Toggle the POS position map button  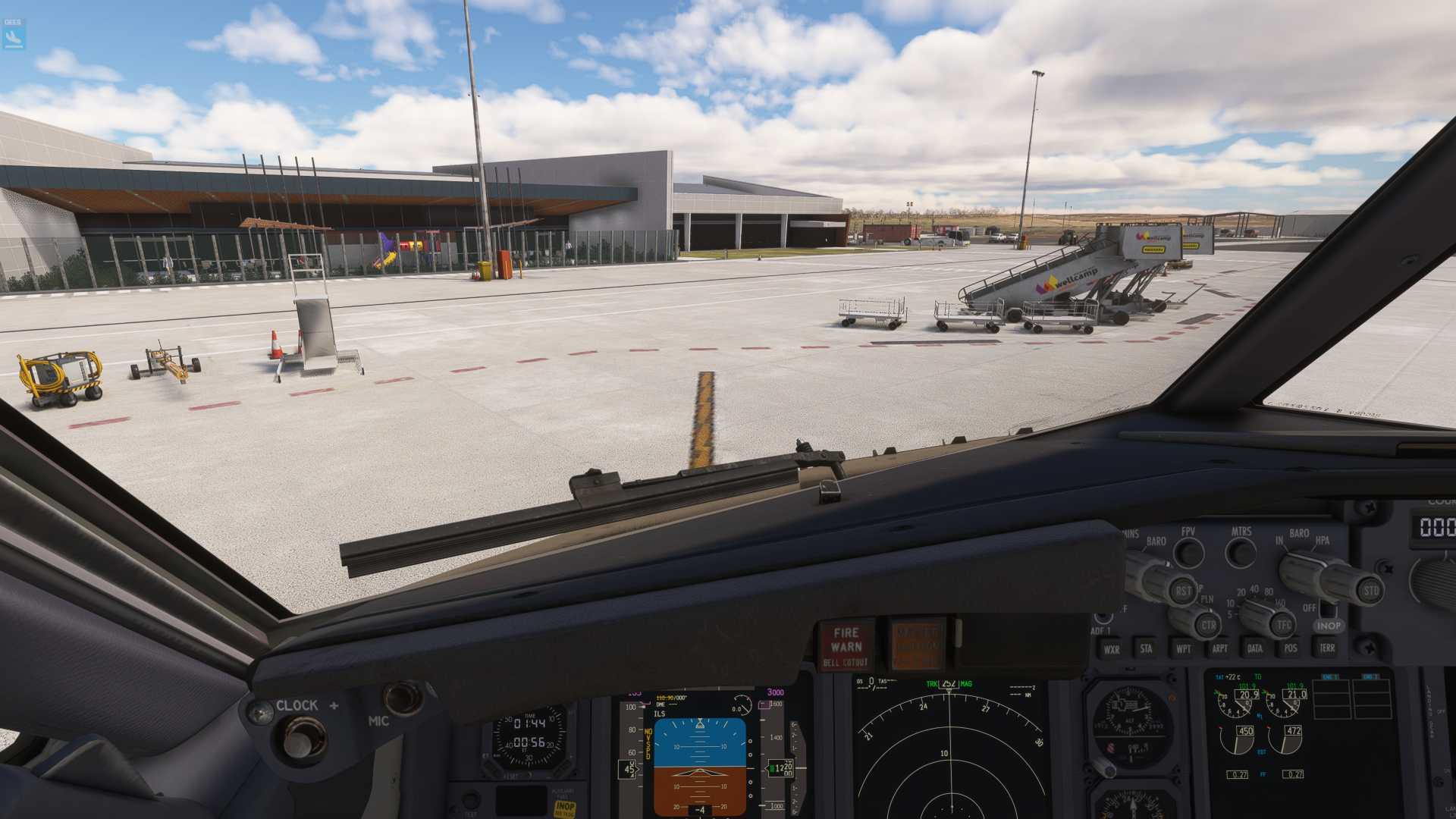1291,648
